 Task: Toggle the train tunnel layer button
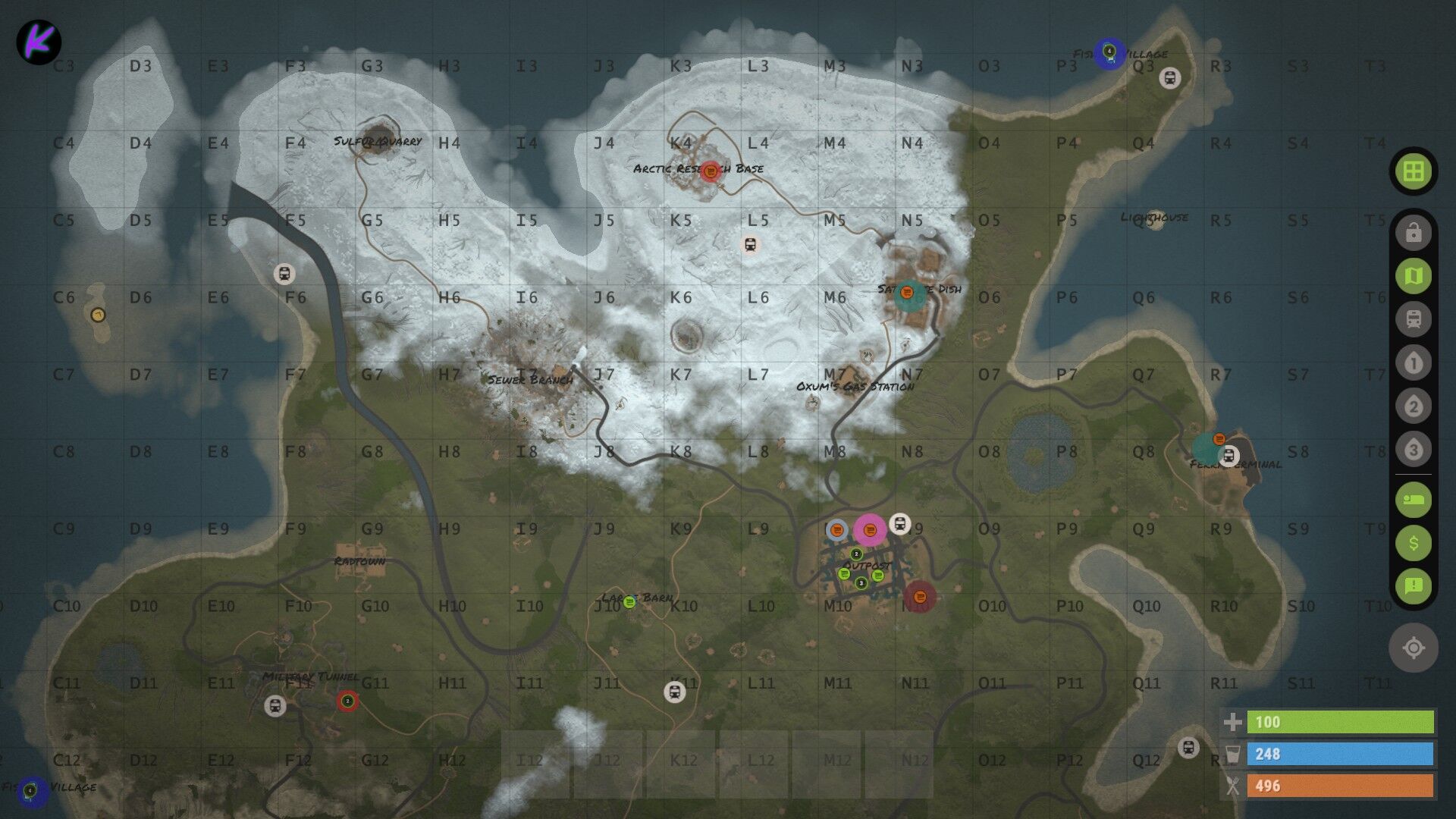[1413, 319]
